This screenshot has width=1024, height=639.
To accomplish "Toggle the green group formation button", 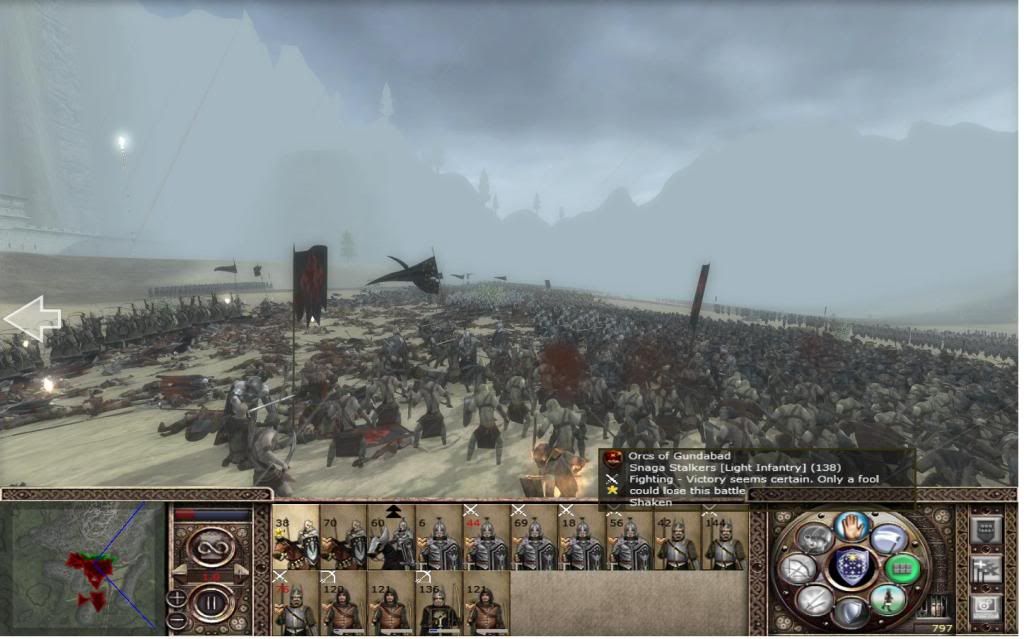I will pyautogui.click(x=902, y=567).
